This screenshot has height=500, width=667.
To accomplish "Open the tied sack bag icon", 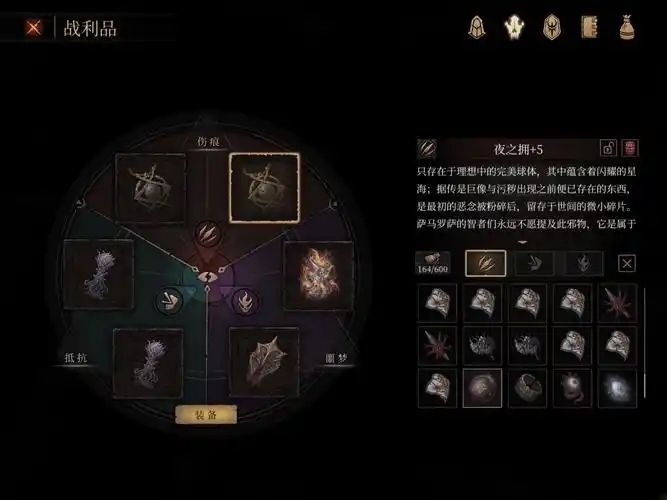I will [627, 27].
